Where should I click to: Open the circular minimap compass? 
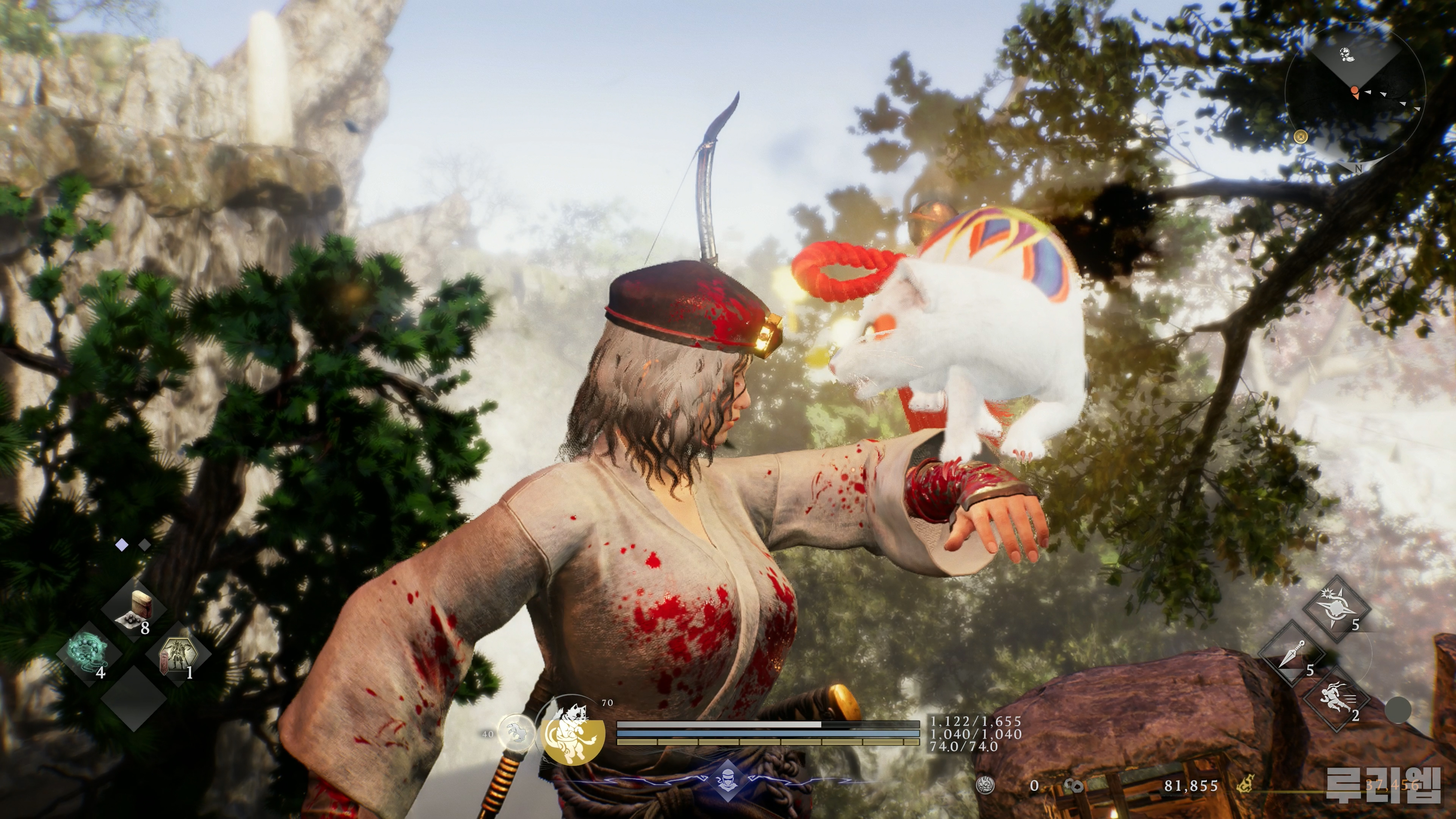click(1355, 93)
